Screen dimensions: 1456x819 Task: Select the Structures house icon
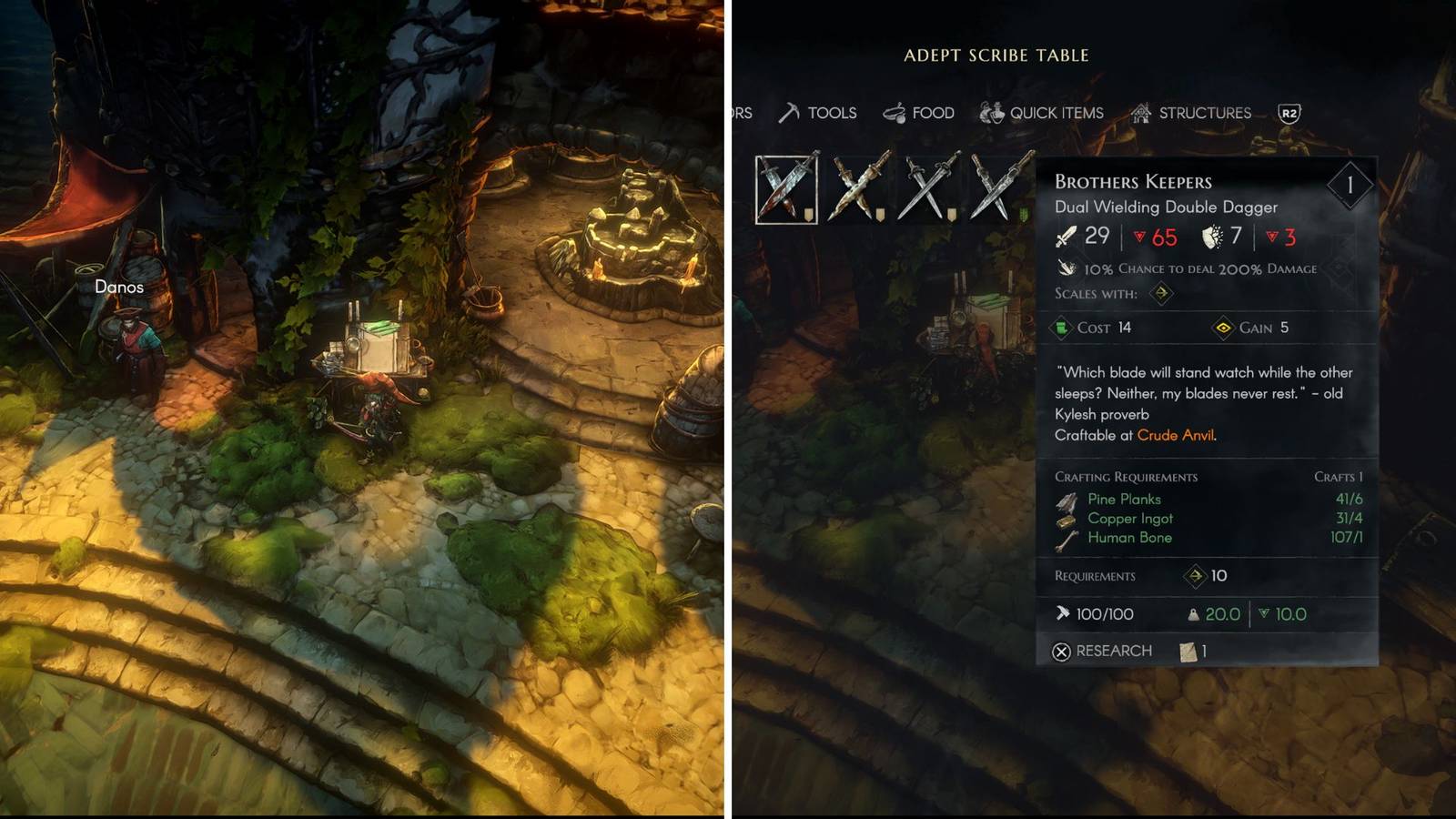pos(1139,112)
